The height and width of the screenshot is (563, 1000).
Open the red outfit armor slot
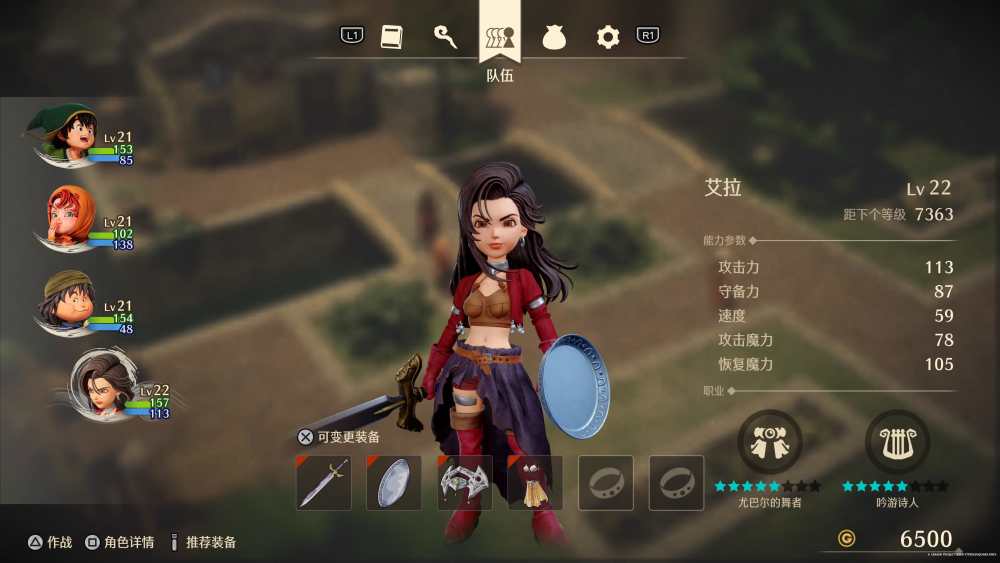click(x=535, y=483)
